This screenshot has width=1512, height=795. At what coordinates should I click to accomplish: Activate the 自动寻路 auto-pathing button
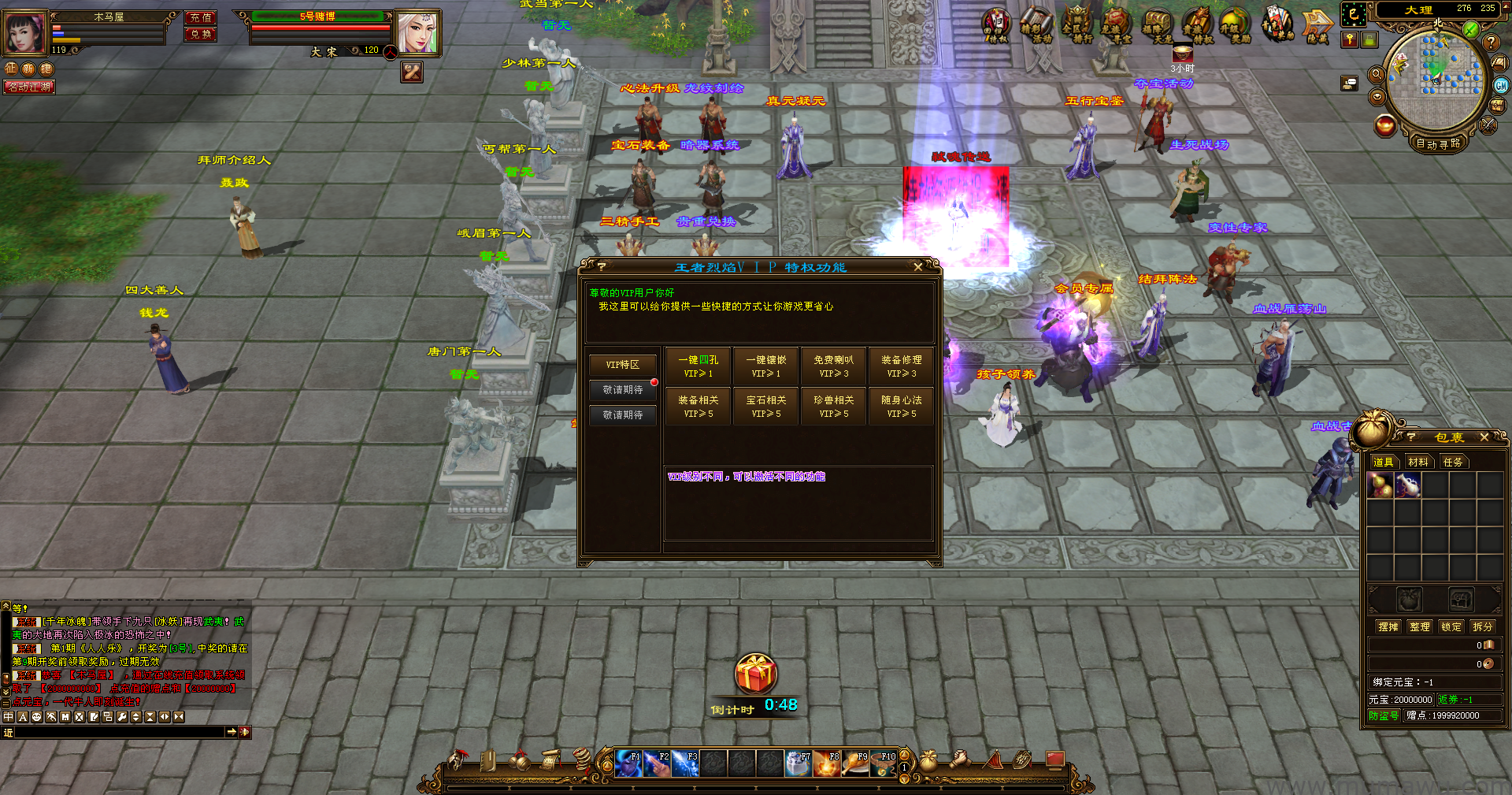pyautogui.click(x=1437, y=143)
